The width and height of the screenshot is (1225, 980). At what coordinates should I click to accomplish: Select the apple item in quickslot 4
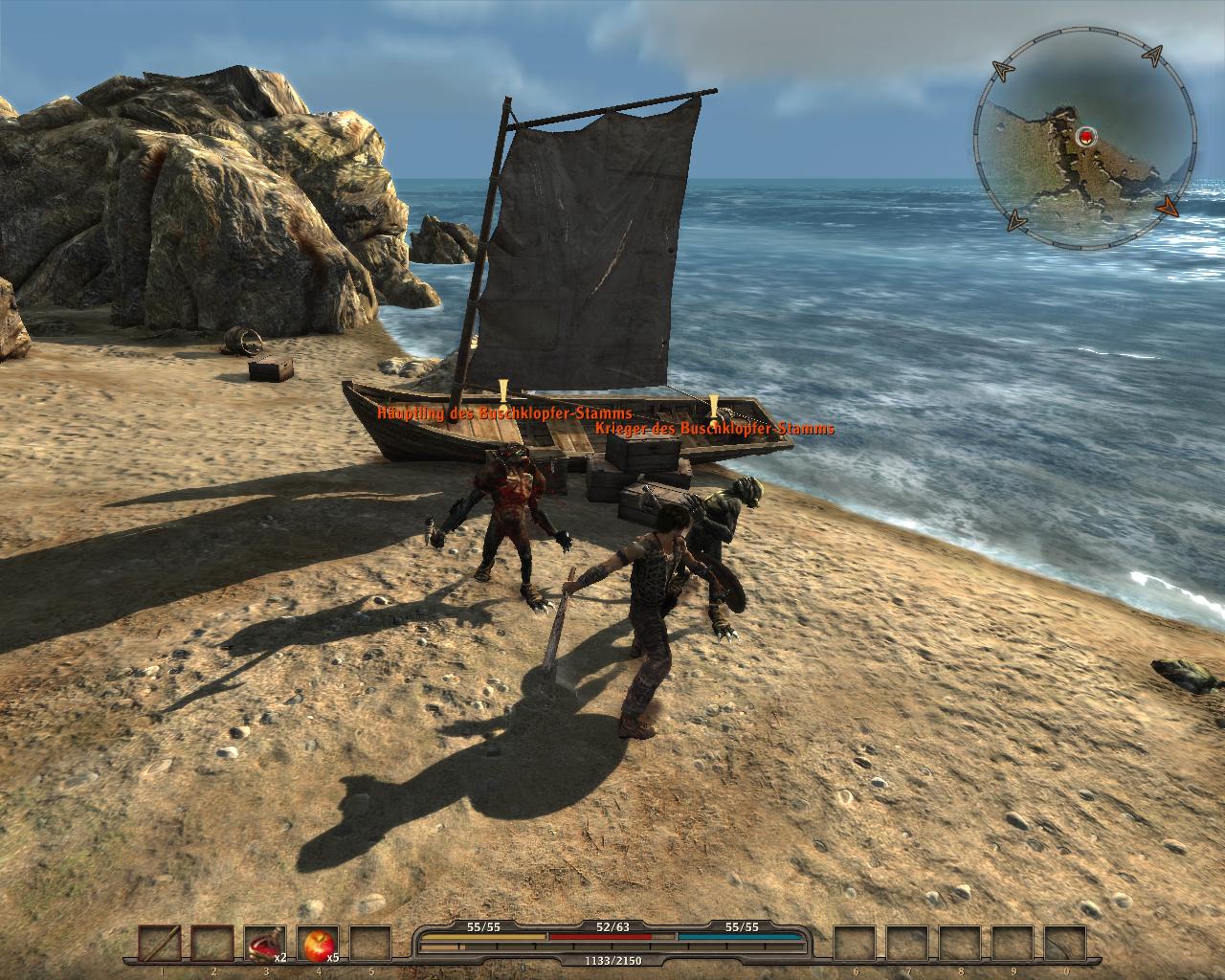pos(317,943)
